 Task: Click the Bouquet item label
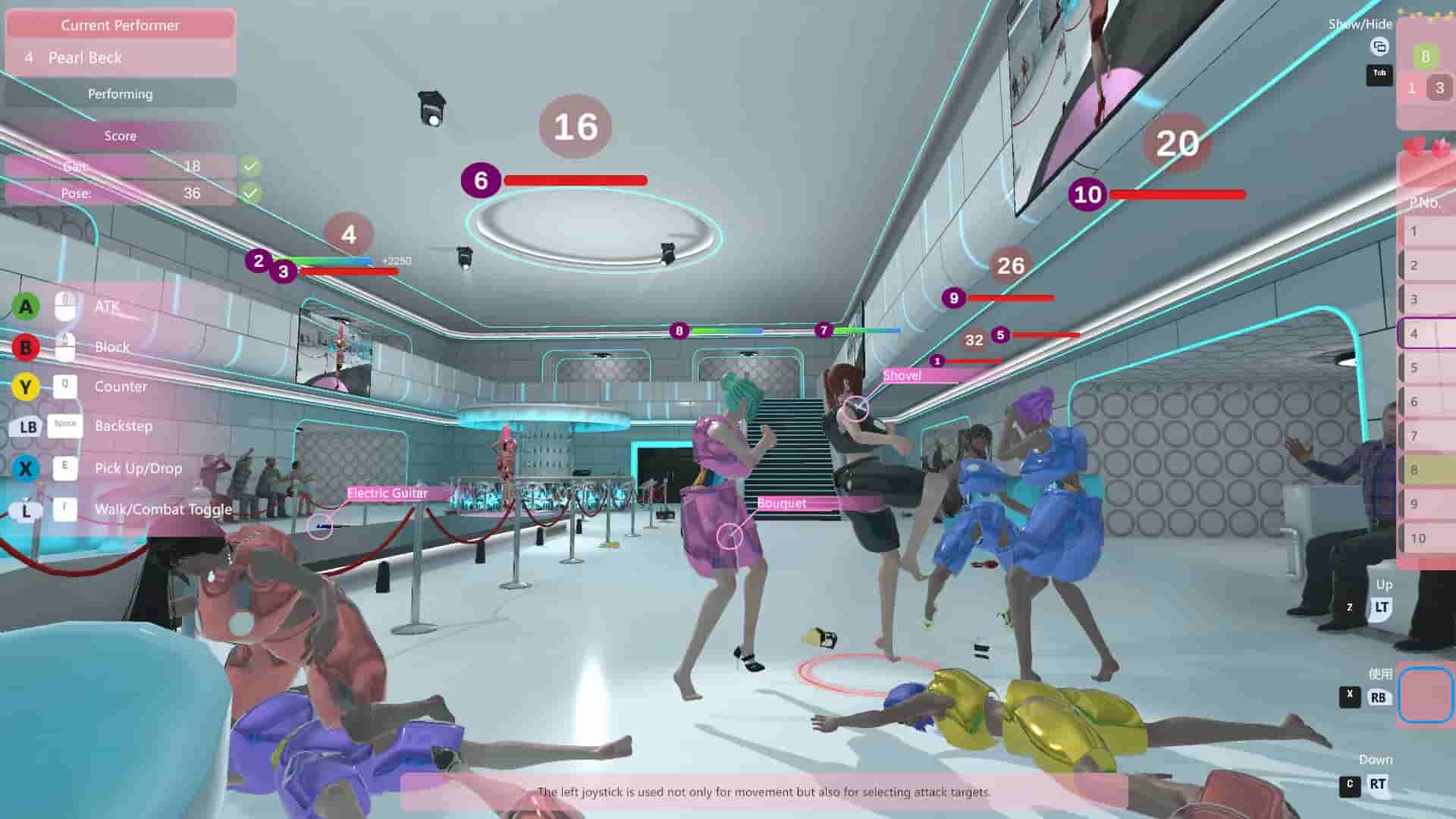(783, 503)
